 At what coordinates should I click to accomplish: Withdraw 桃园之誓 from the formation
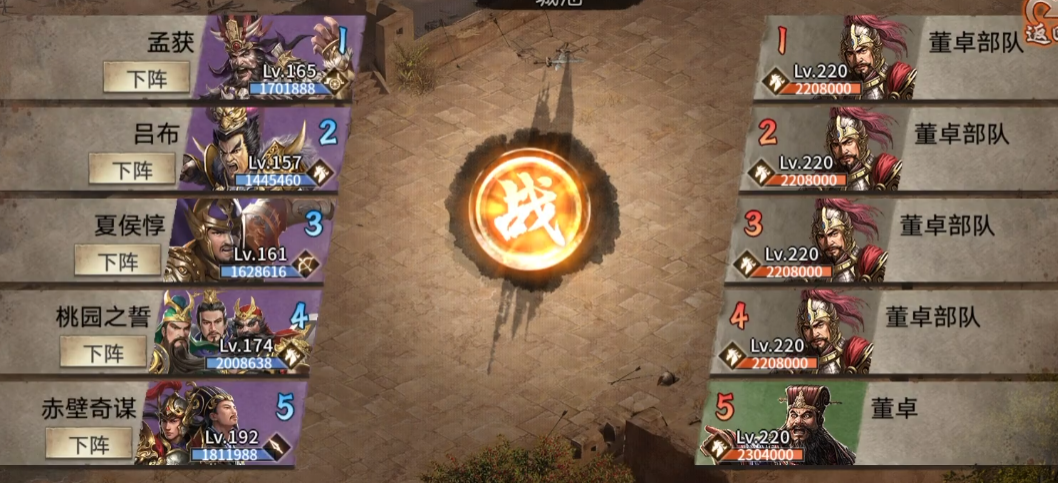tap(103, 352)
